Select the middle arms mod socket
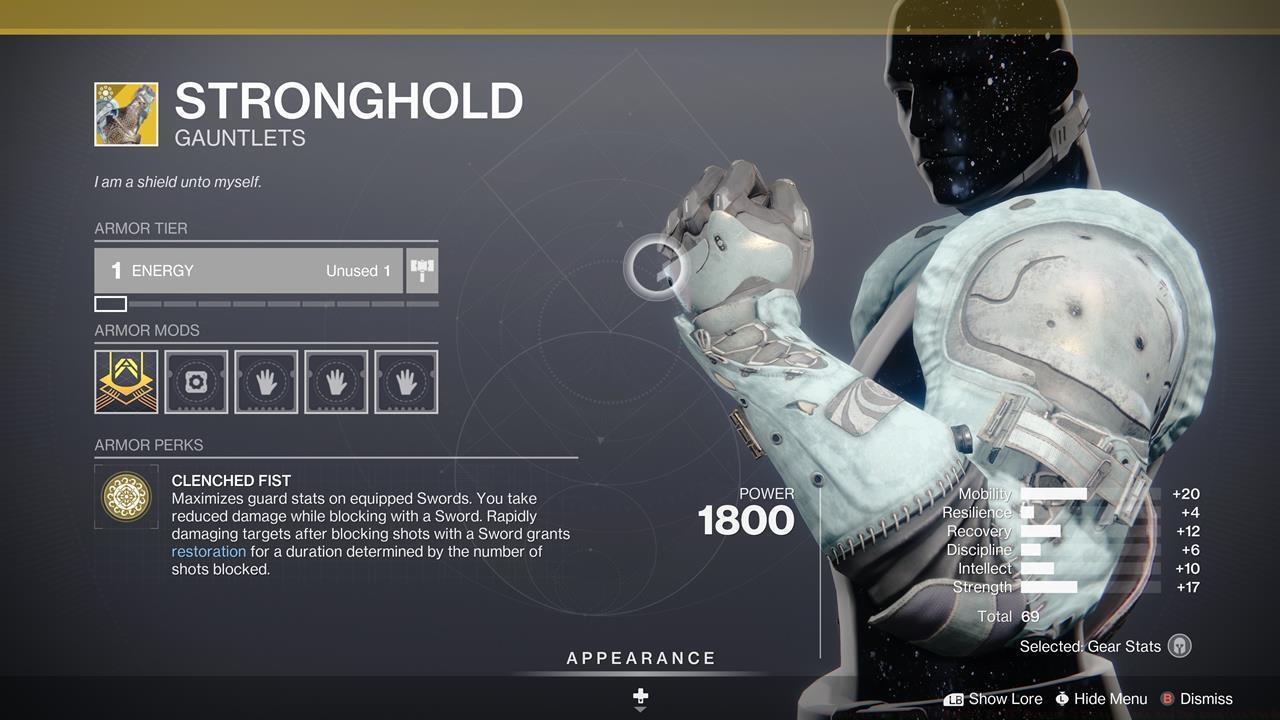 (x=336, y=380)
